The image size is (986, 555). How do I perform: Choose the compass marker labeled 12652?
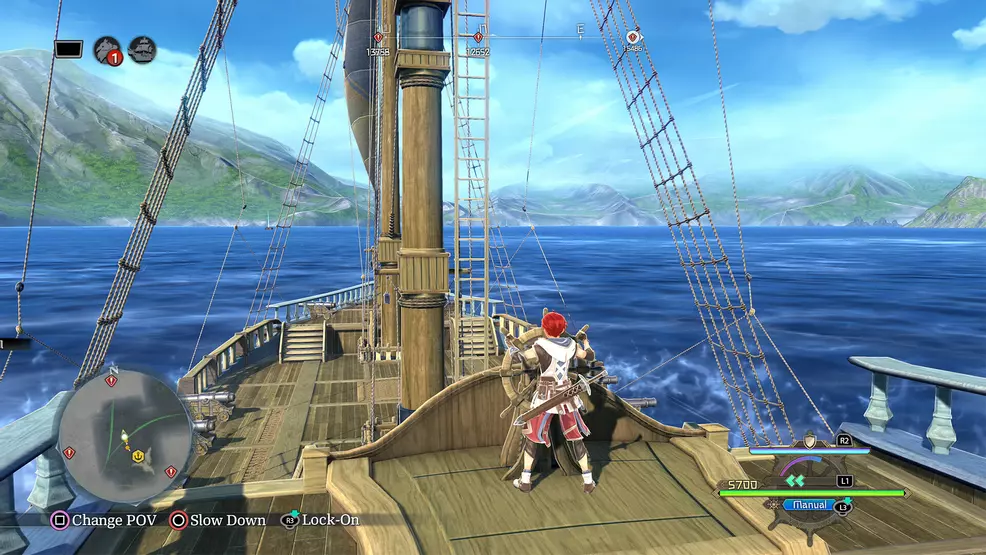(479, 38)
